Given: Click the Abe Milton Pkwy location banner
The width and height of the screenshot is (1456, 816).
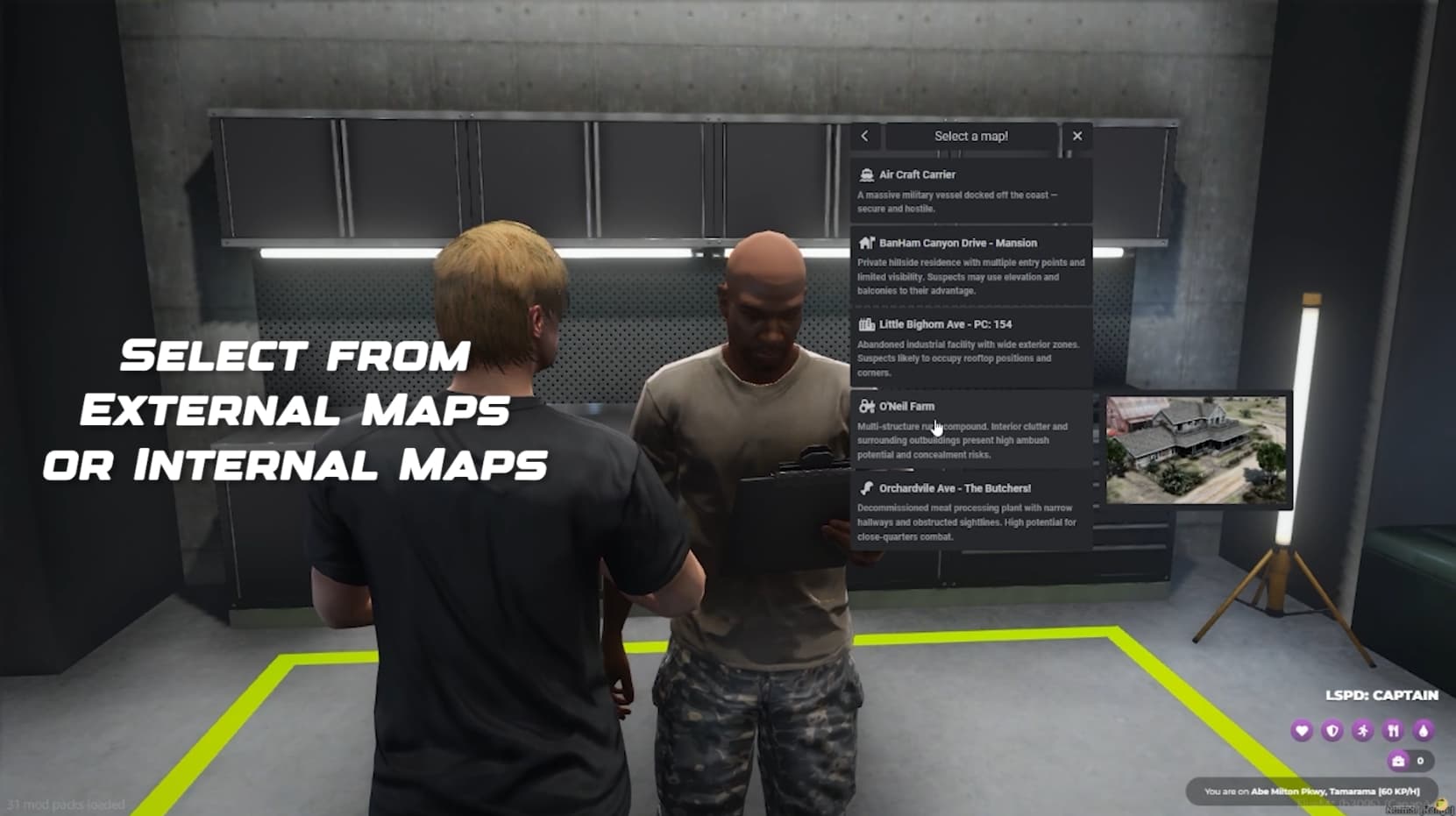Looking at the screenshot, I should (x=1310, y=791).
